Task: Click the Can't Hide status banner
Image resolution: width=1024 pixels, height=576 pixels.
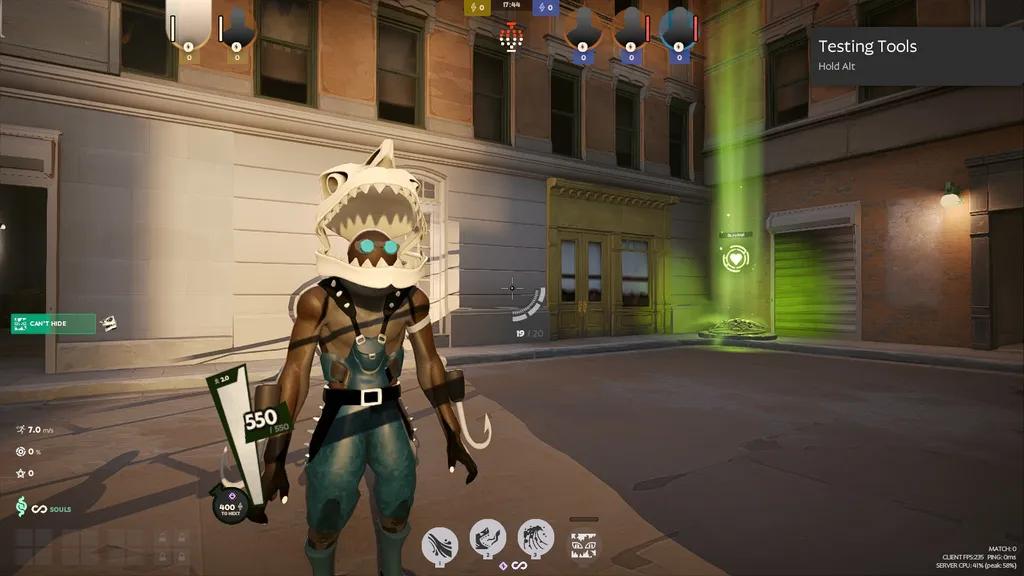Action: point(53,323)
